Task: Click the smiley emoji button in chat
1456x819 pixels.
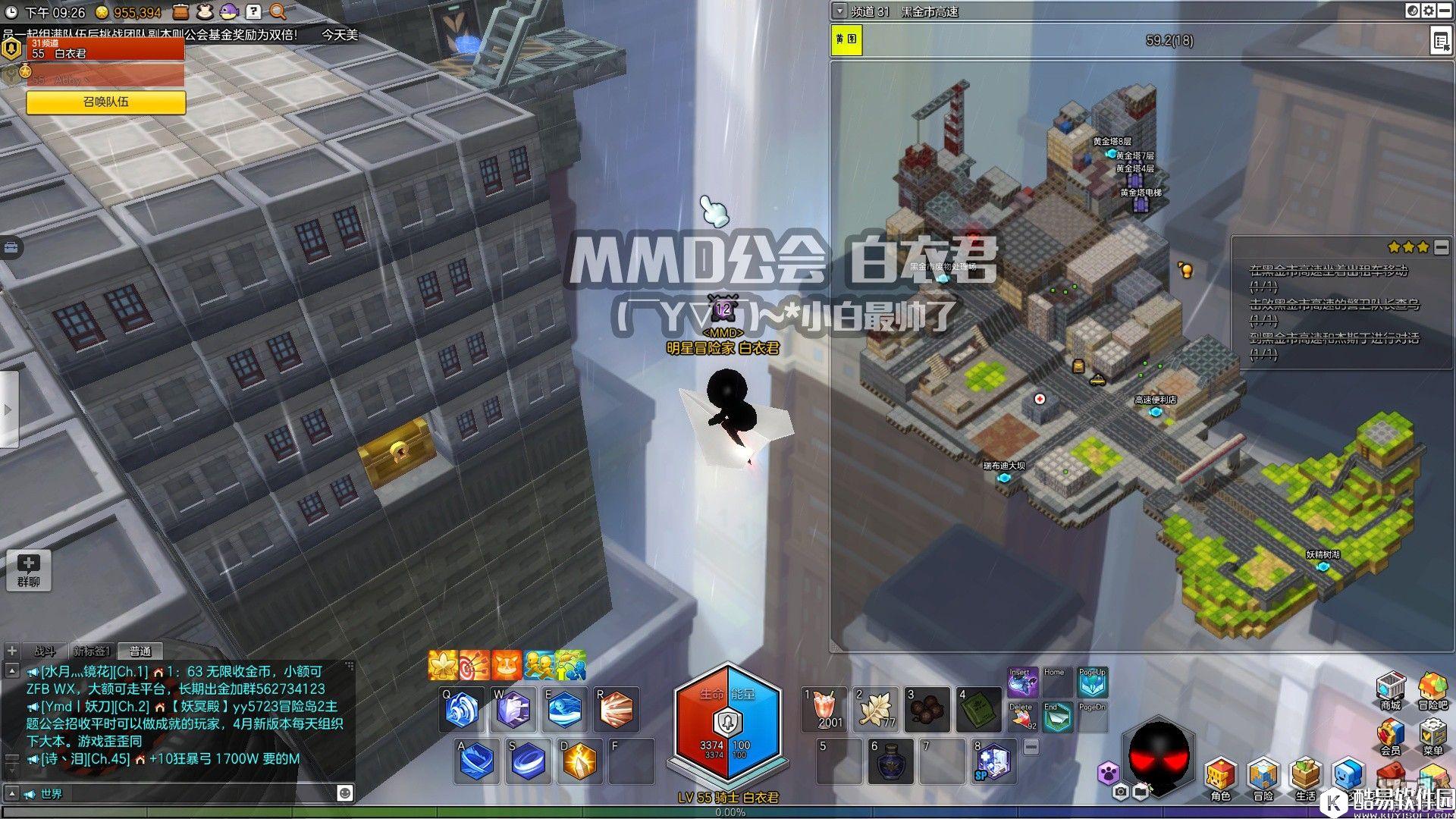Action: [x=345, y=793]
